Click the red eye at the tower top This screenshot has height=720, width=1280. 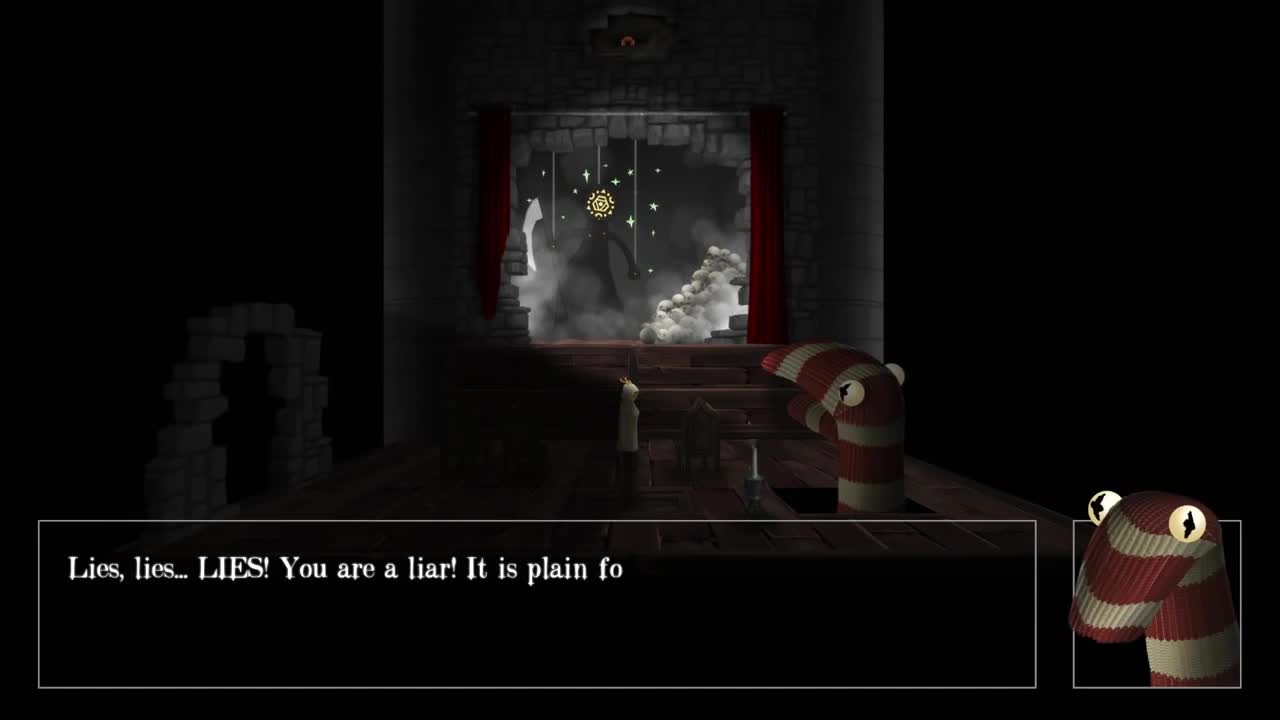point(628,41)
